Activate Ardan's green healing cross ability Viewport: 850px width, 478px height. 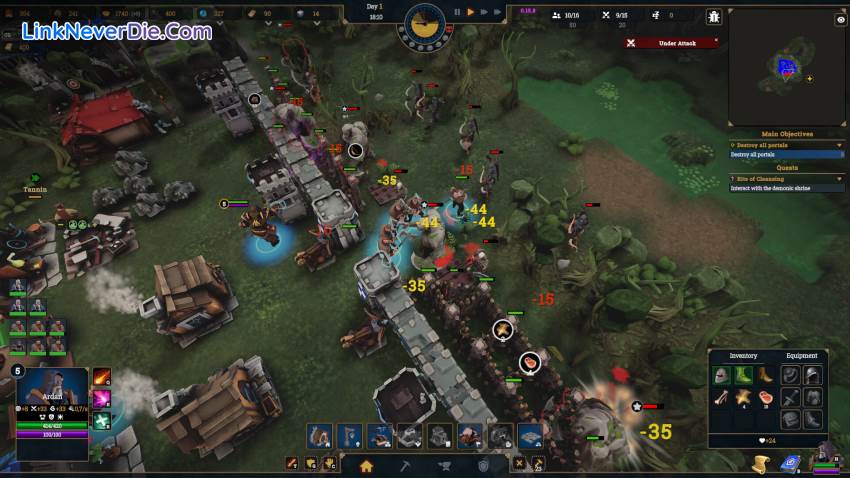(x=102, y=421)
